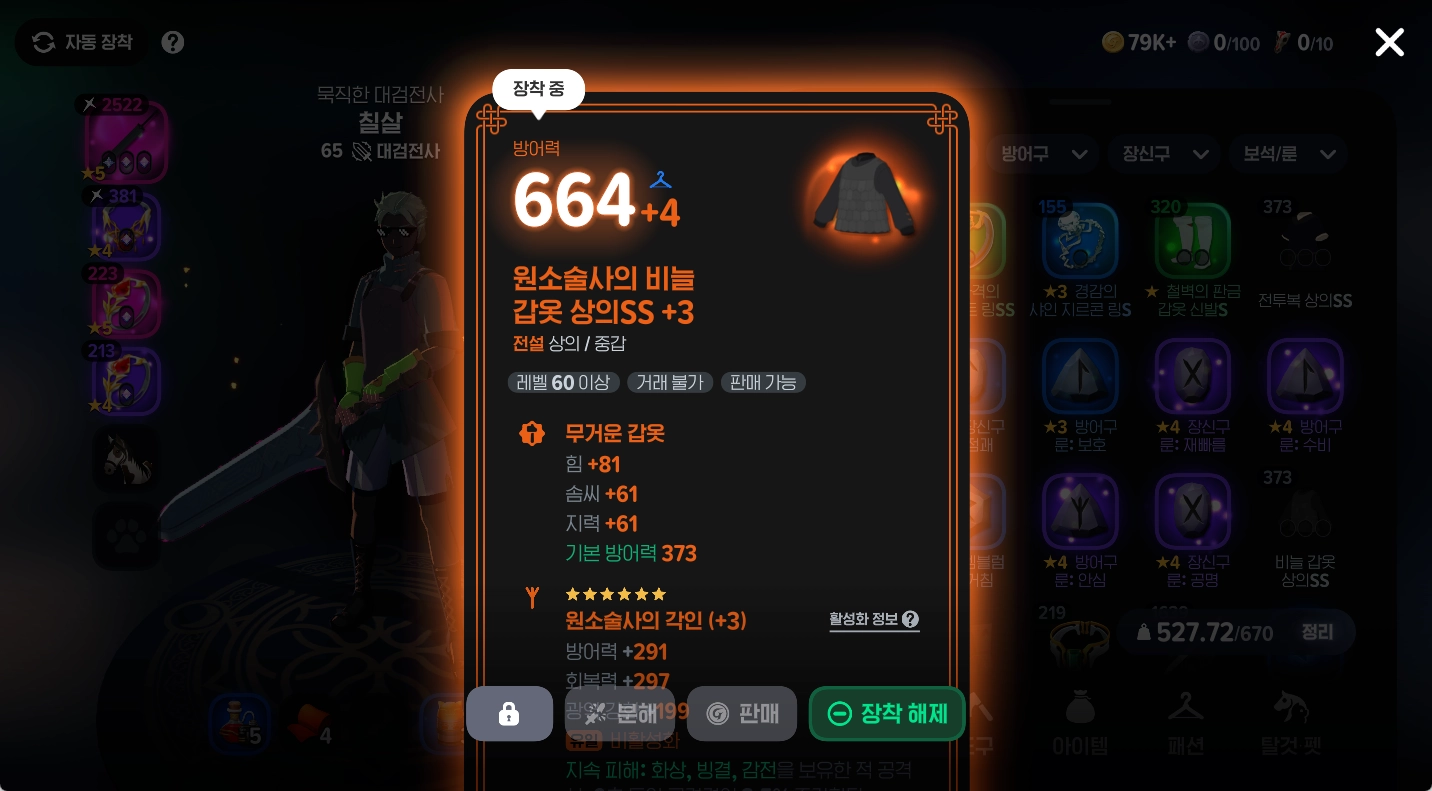Select the 경감의 샤인 지르콘 링S ring icon
Image resolution: width=1432 pixels, height=791 pixels.
pos(1081,240)
